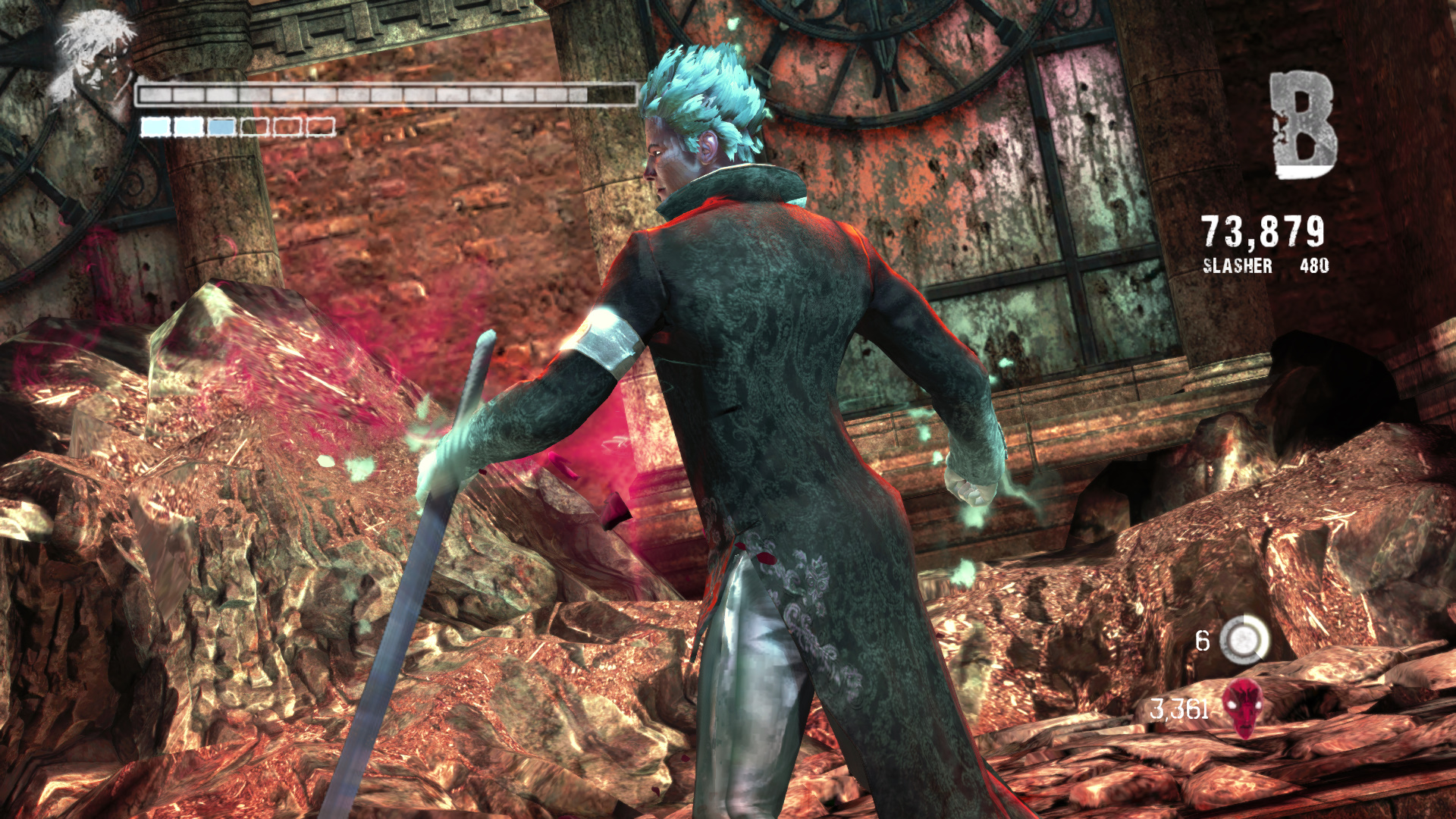This screenshot has height=819, width=1456.
Task: Click the B style rank emblem
Action: pos(1303,125)
